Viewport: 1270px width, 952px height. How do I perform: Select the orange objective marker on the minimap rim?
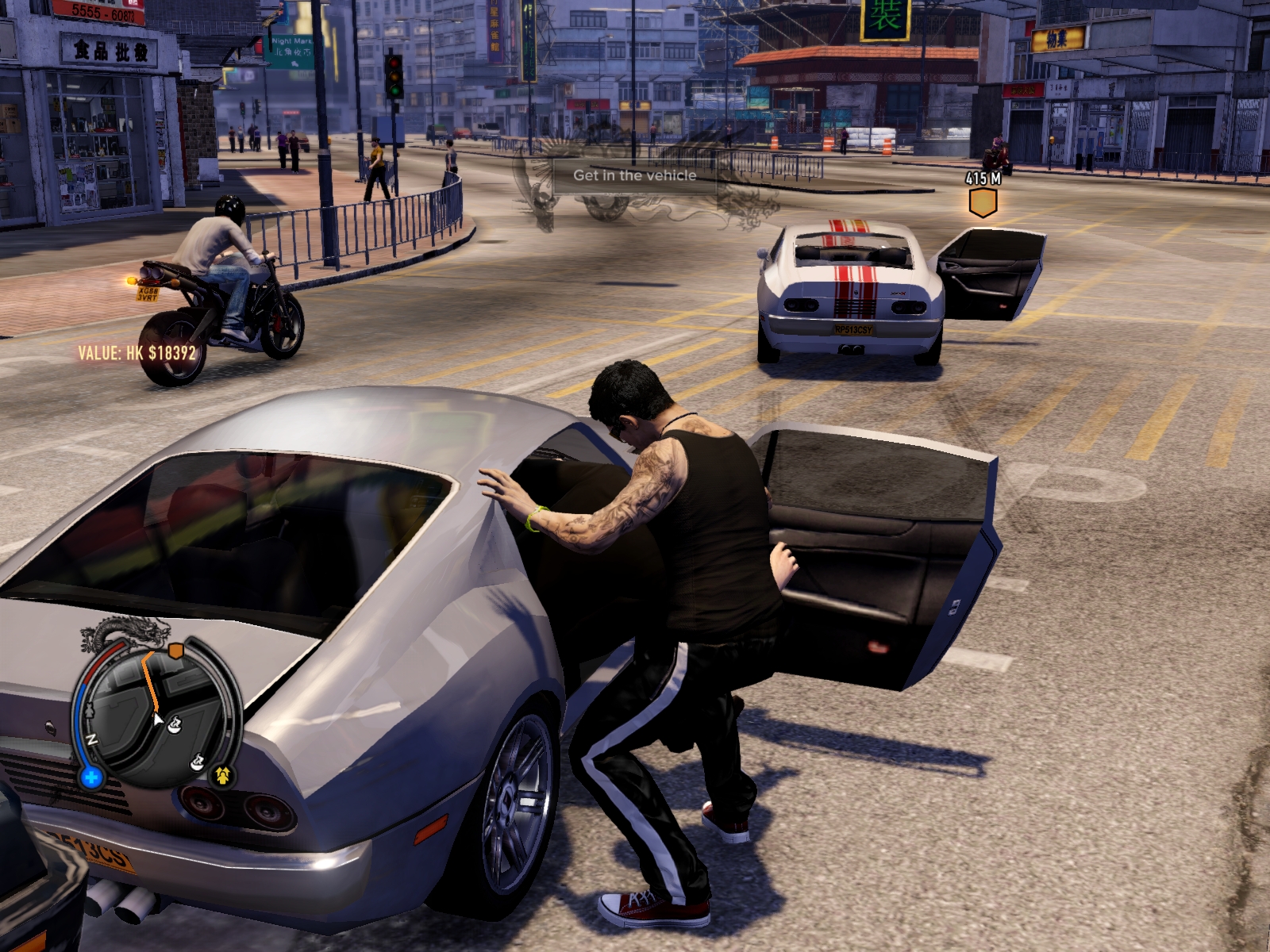[x=176, y=651]
